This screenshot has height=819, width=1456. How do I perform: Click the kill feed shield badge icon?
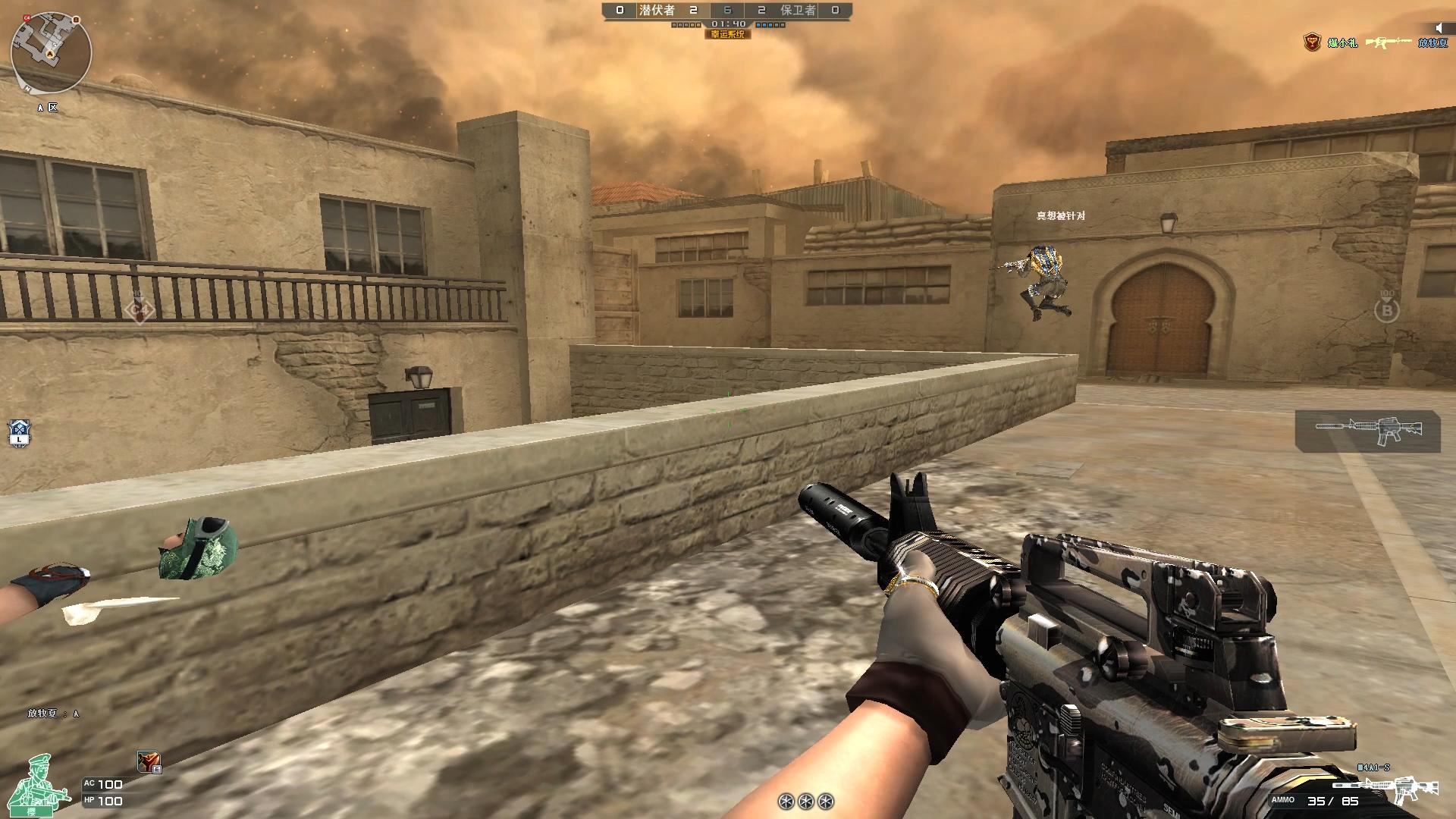point(1312,42)
